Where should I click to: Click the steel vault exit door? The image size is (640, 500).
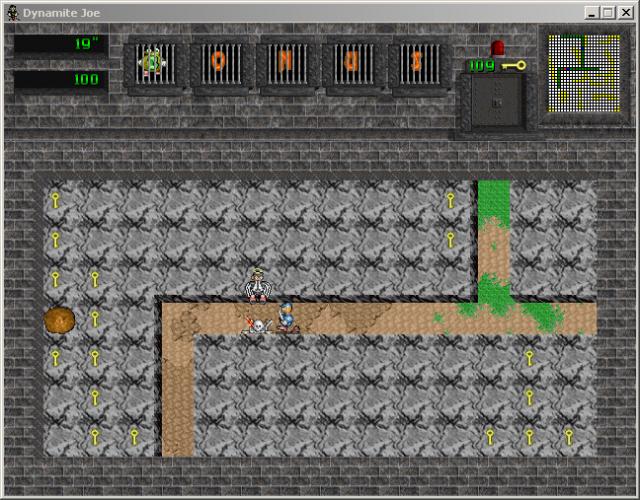[494, 103]
